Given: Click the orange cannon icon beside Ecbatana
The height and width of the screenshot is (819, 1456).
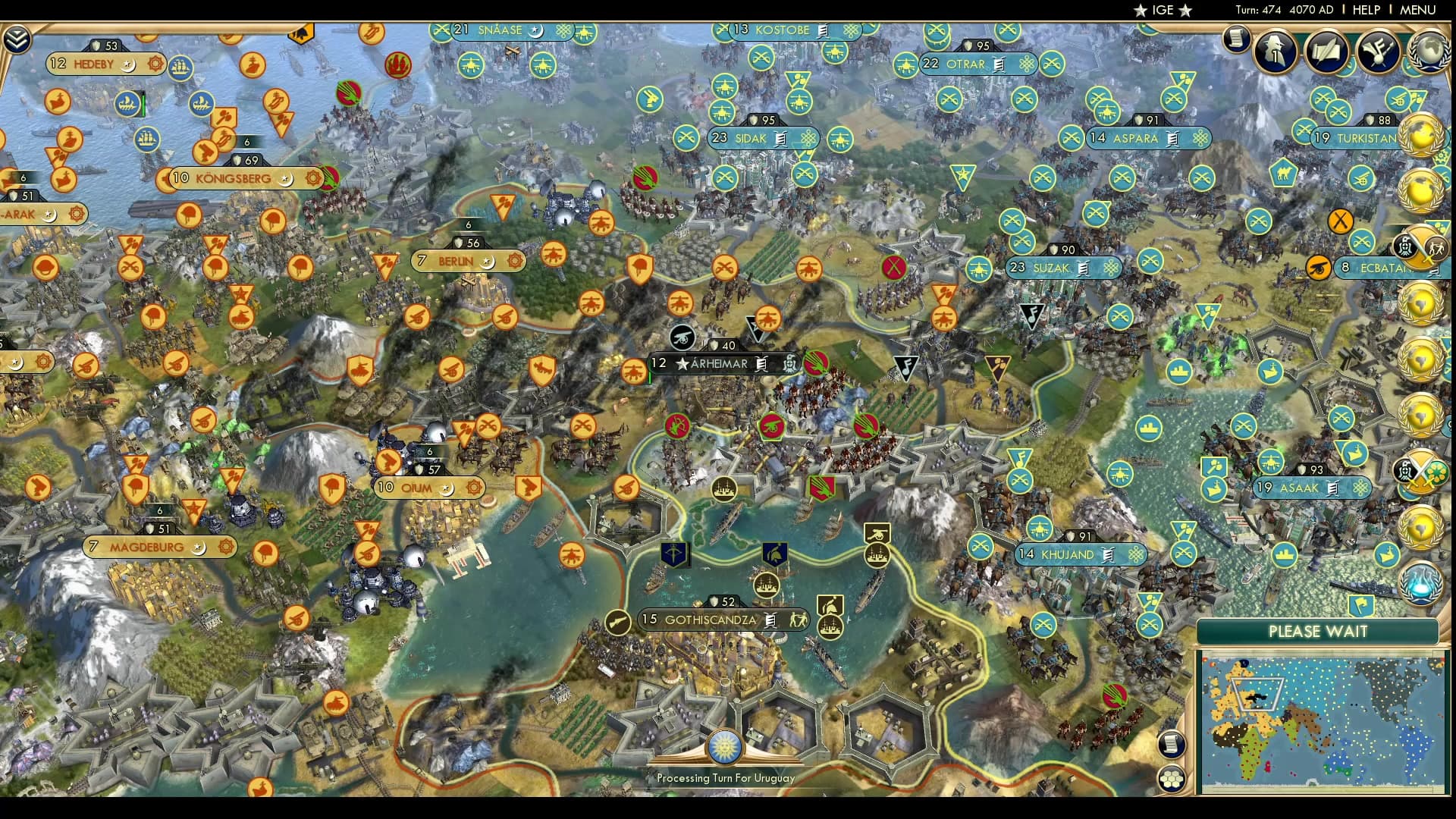Looking at the screenshot, I should 1317,267.
